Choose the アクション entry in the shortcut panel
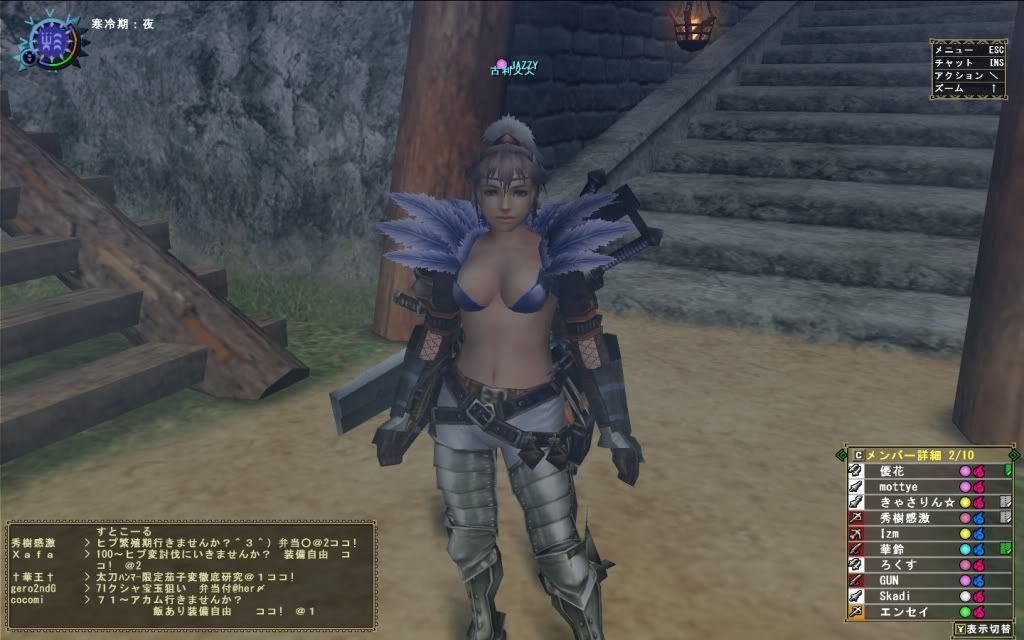The height and width of the screenshot is (640, 1024). pyautogui.click(x=966, y=75)
